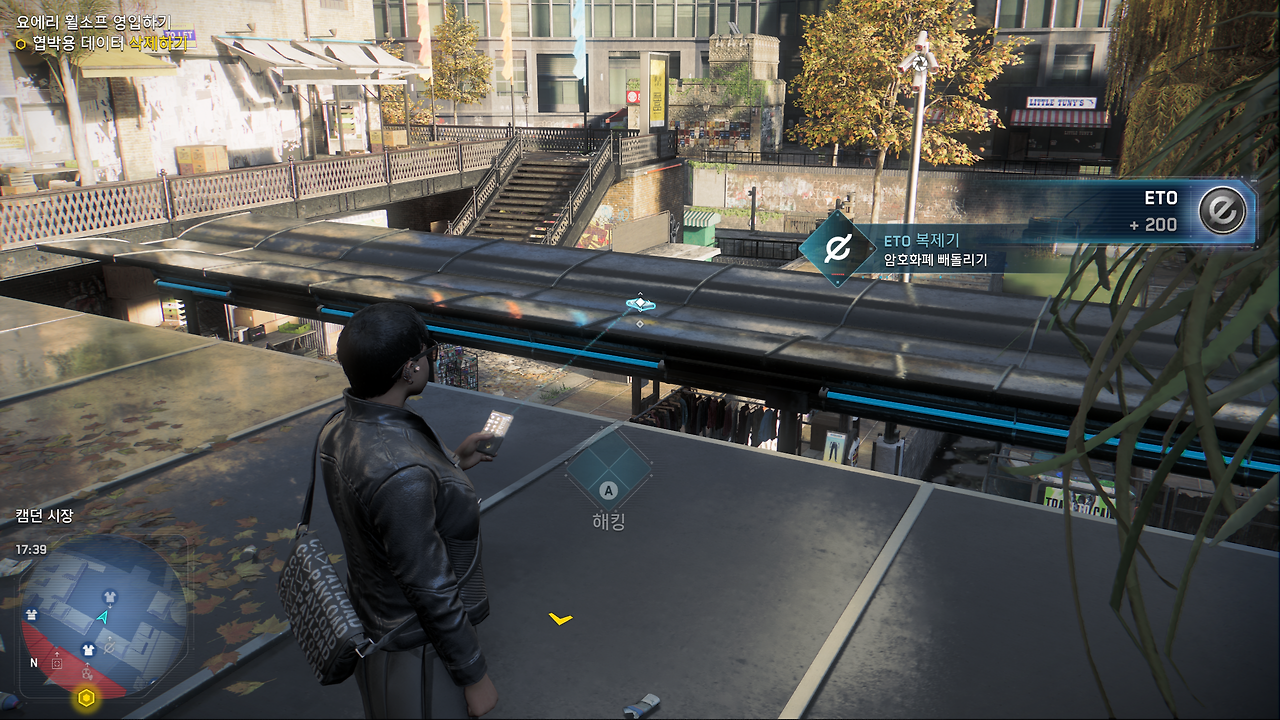
Task: Toggle the square target icon on the minimap
Action: [57, 662]
